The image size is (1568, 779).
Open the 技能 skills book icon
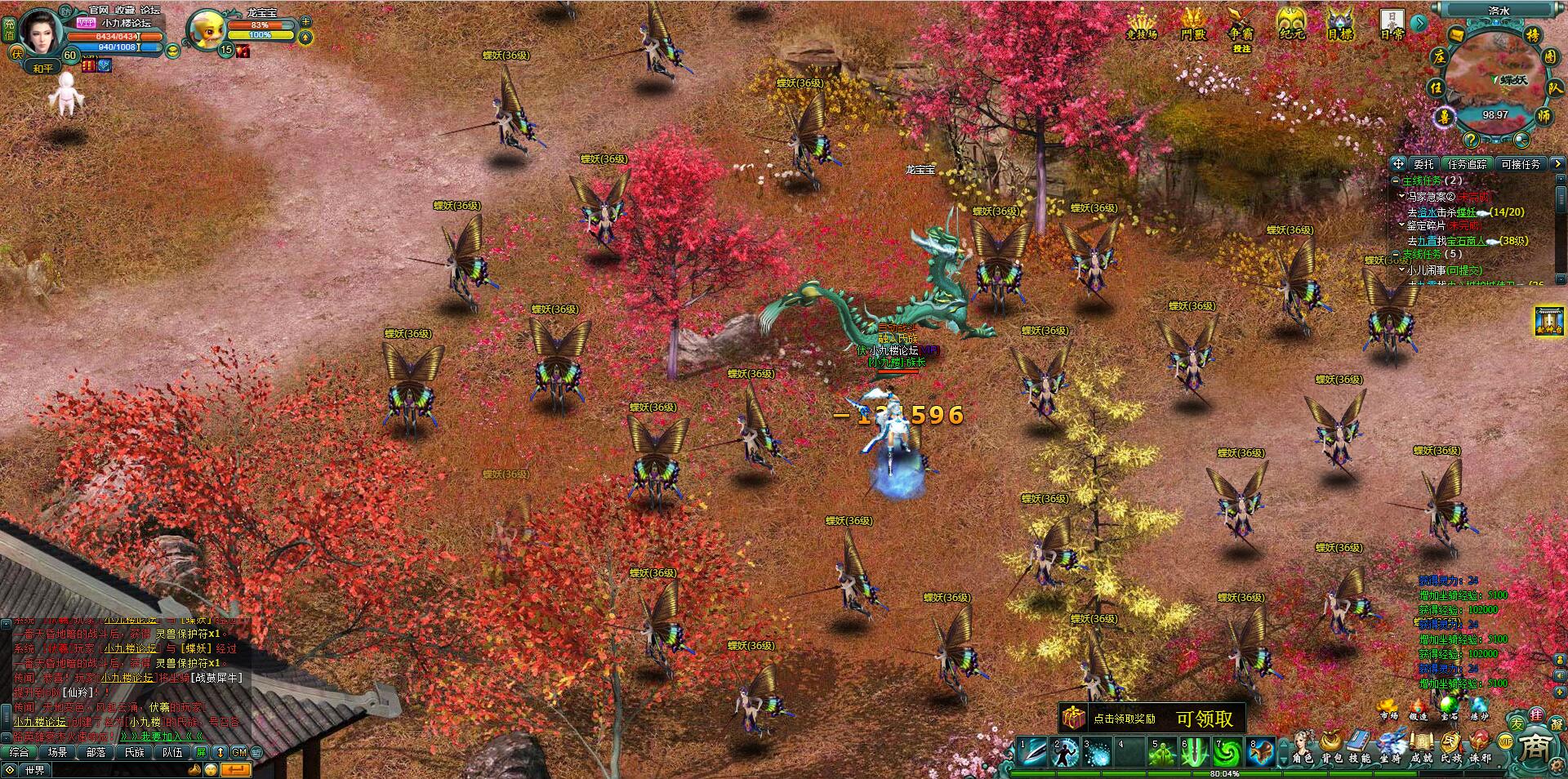[x=1357, y=740]
